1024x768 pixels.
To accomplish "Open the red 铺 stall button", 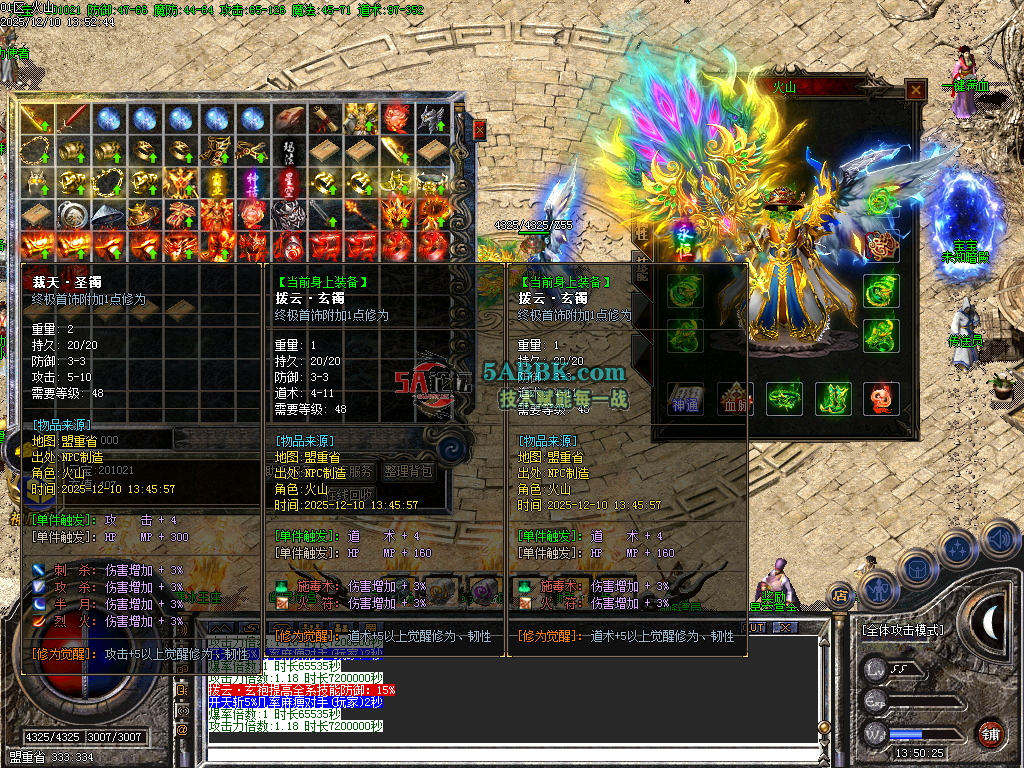I will click(x=991, y=732).
